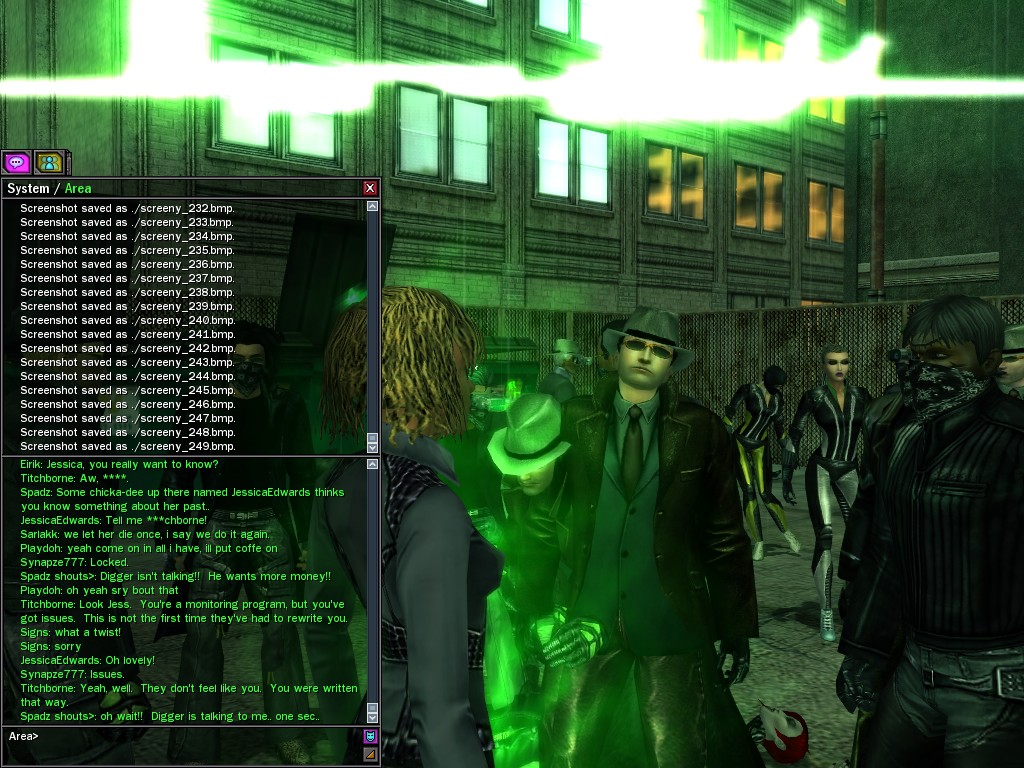This screenshot has height=768, width=1024.
Task: Select the System / Area title bar
Action: click(x=180, y=188)
